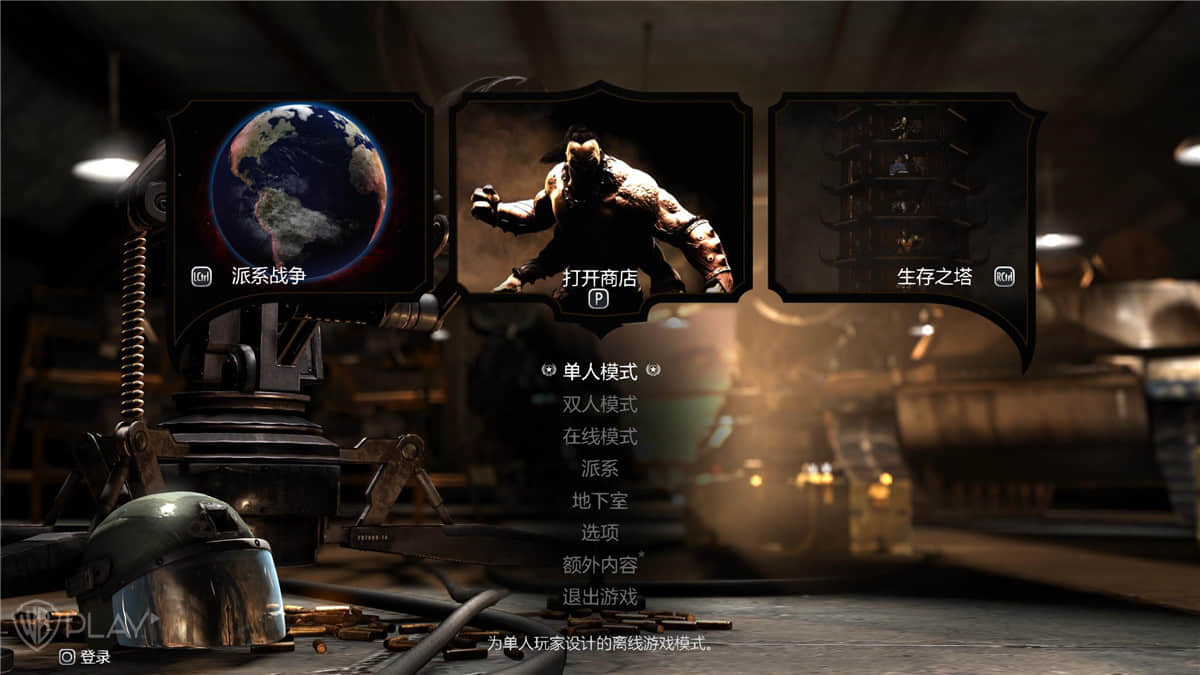The image size is (1200, 675).
Task: Enter the 地下室 menu option
Action: point(600,500)
